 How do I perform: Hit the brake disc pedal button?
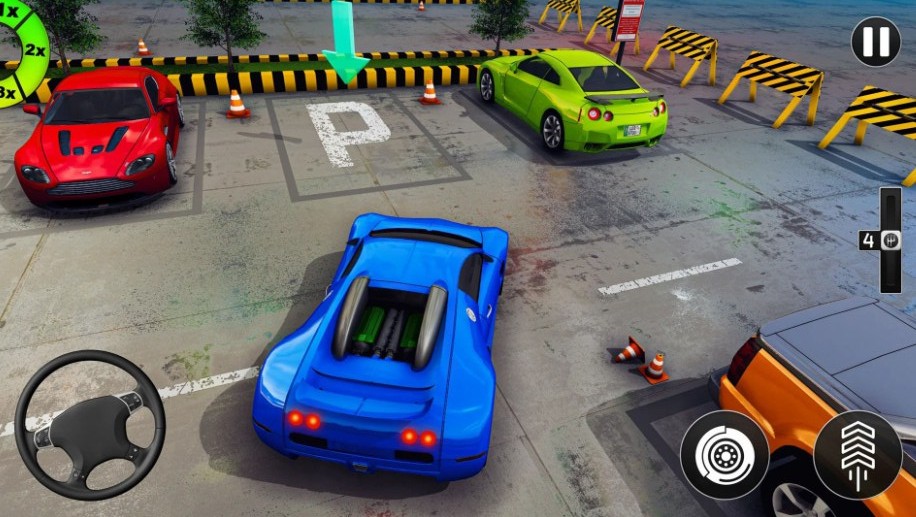pos(724,454)
